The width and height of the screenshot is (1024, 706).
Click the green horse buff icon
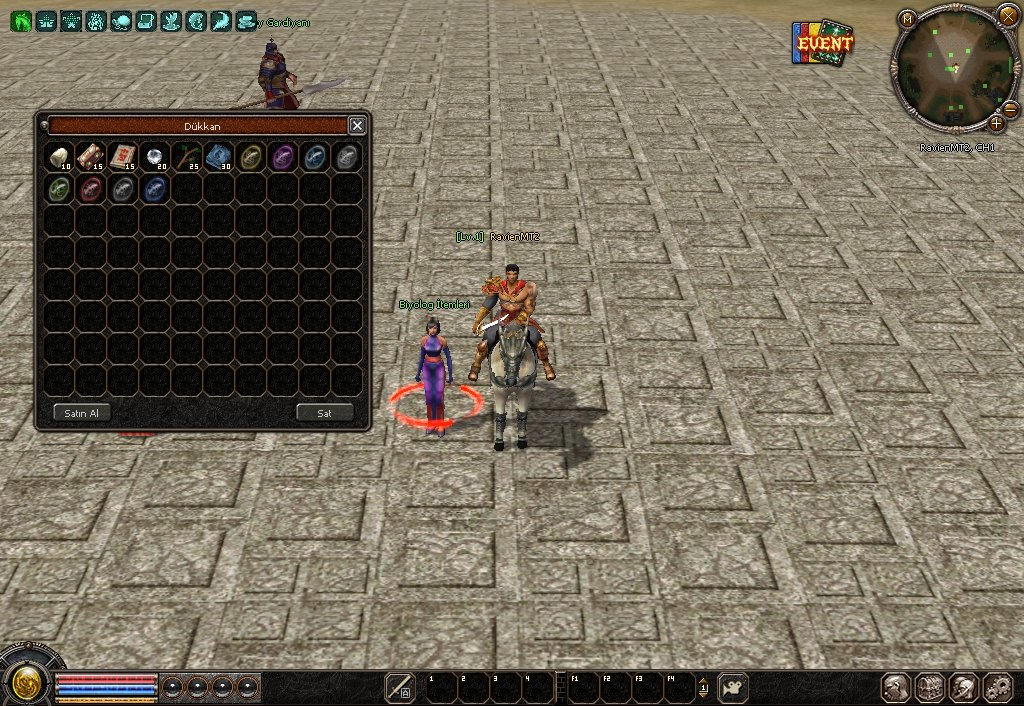pos(20,20)
